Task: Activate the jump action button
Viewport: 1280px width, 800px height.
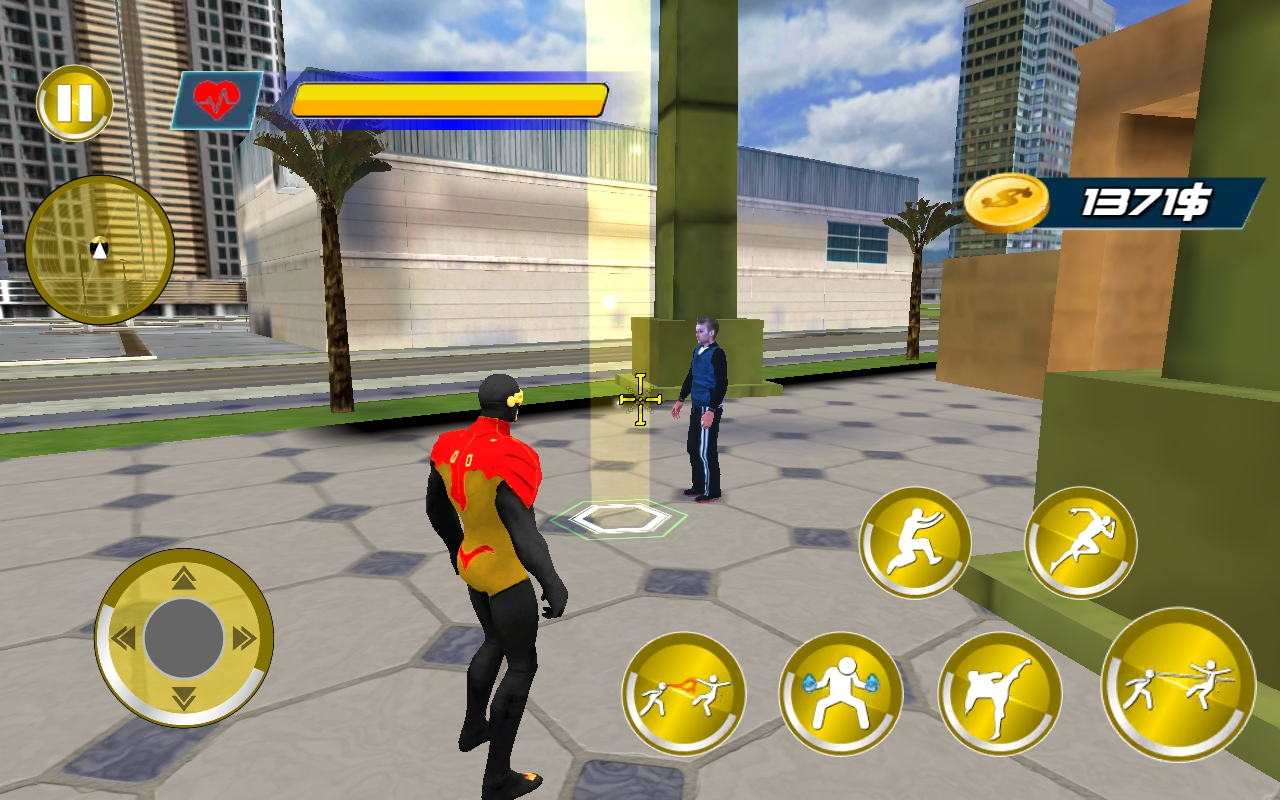Action: 916,540
